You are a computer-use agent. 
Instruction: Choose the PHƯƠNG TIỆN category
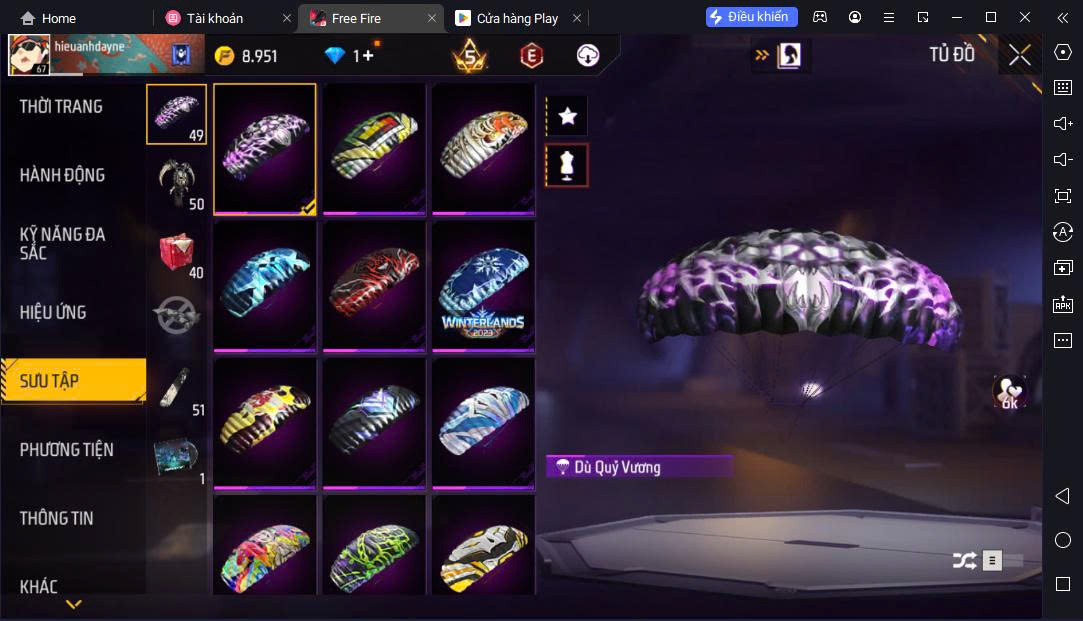point(66,450)
